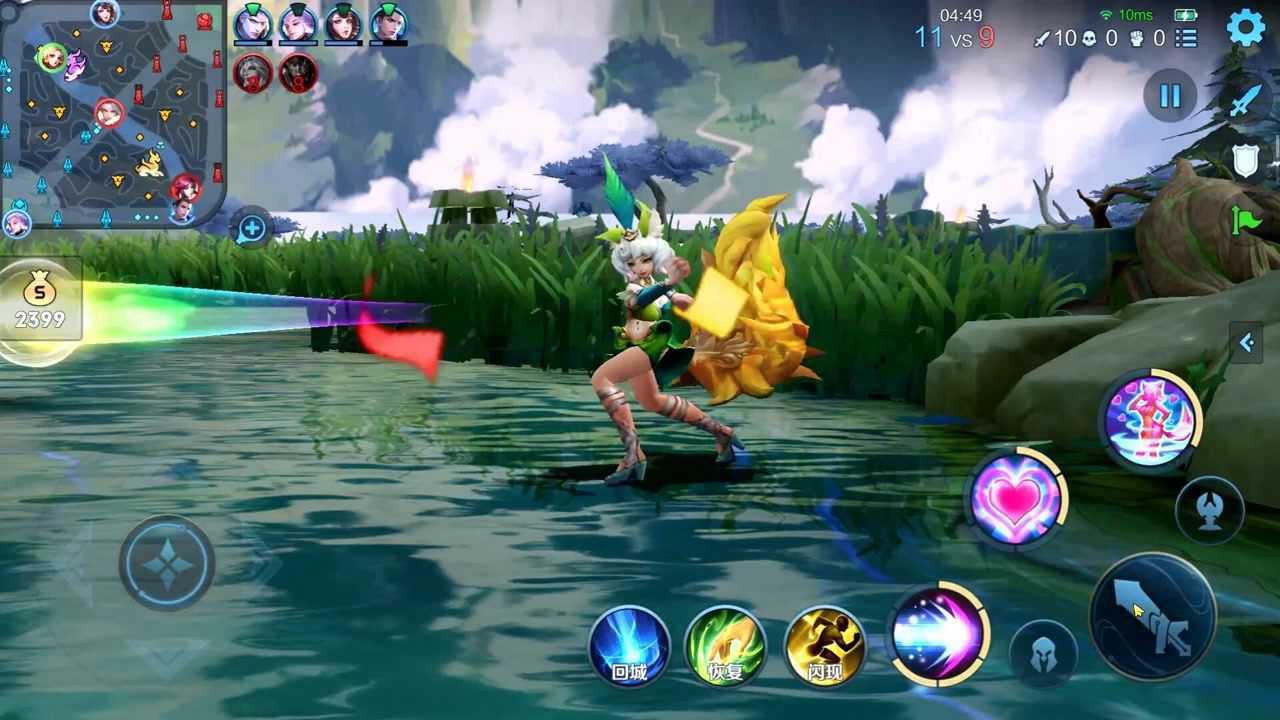Trigger the ultimate ability with character portrait
This screenshot has height=720, width=1280.
click(x=1150, y=419)
